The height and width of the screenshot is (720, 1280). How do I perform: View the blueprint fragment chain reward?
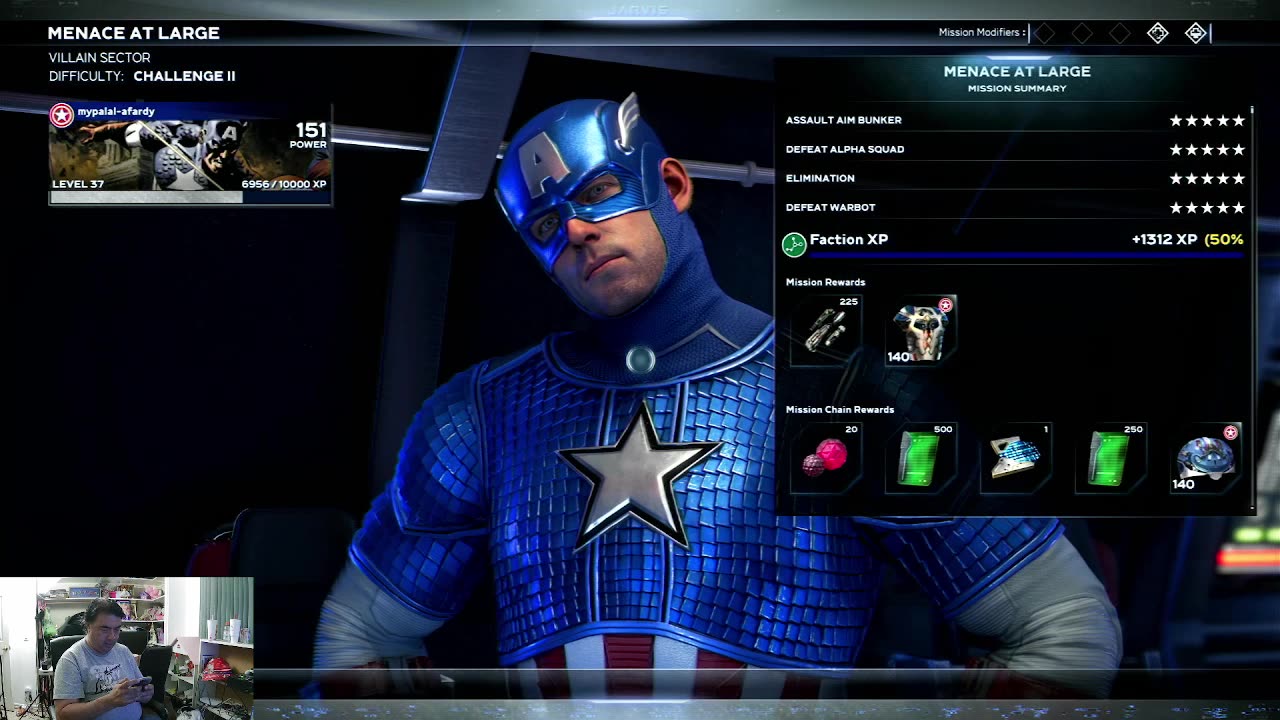click(1016, 459)
